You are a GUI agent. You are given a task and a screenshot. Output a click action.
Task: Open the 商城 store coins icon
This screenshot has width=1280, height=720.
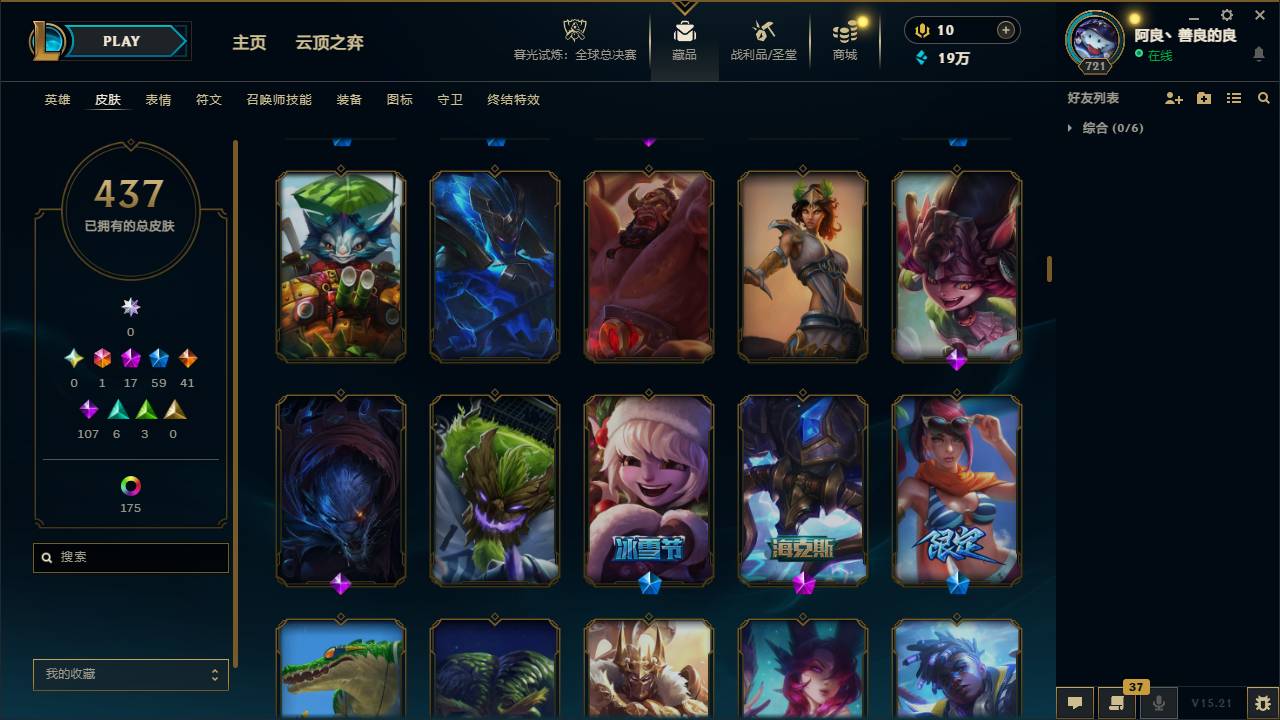(x=843, y=30)
